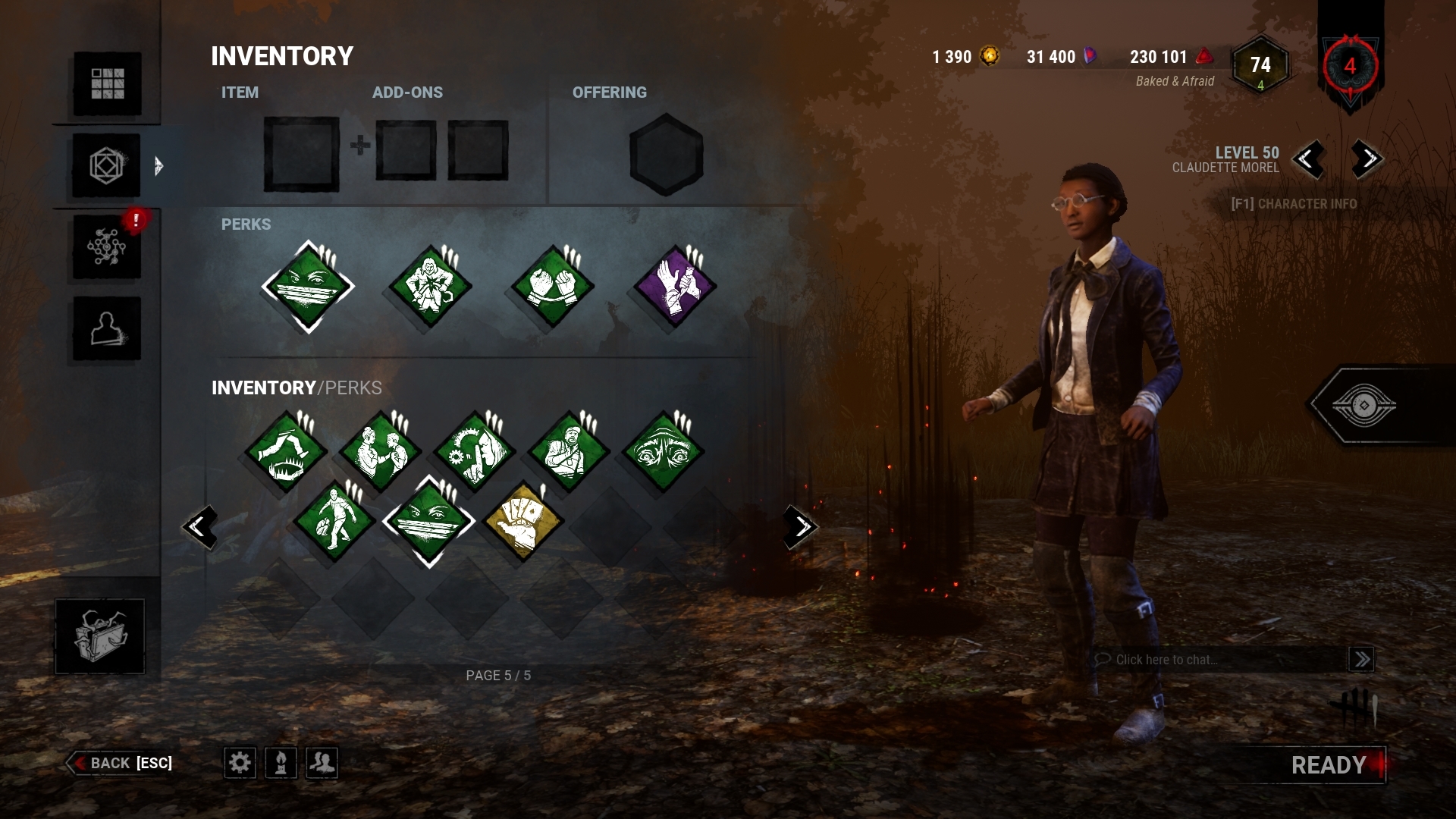Switch to the loadout grid tab in the sidebar
The image size is (1456, 819).
[x=106, y=85]
